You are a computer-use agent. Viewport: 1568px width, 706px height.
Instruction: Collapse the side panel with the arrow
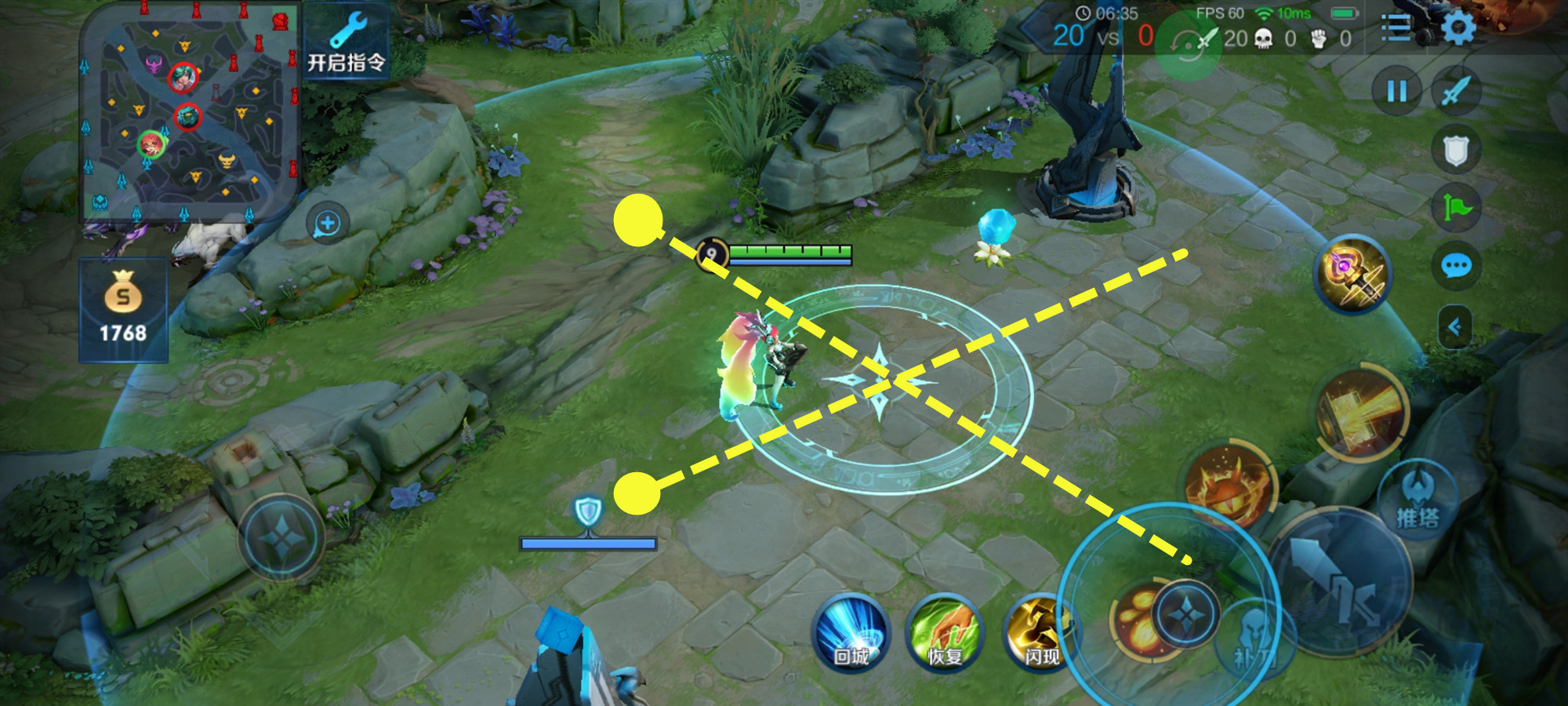click(1454, 326)
